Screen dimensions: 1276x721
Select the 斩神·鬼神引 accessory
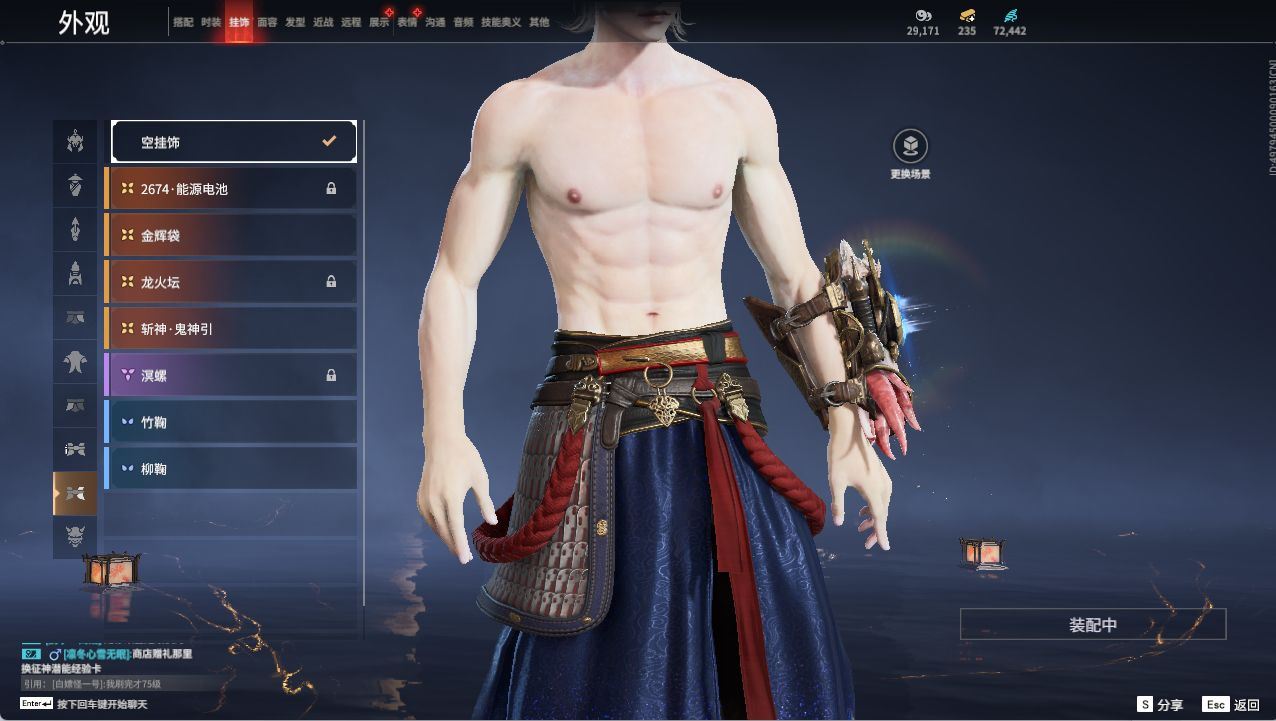[231, 328]
